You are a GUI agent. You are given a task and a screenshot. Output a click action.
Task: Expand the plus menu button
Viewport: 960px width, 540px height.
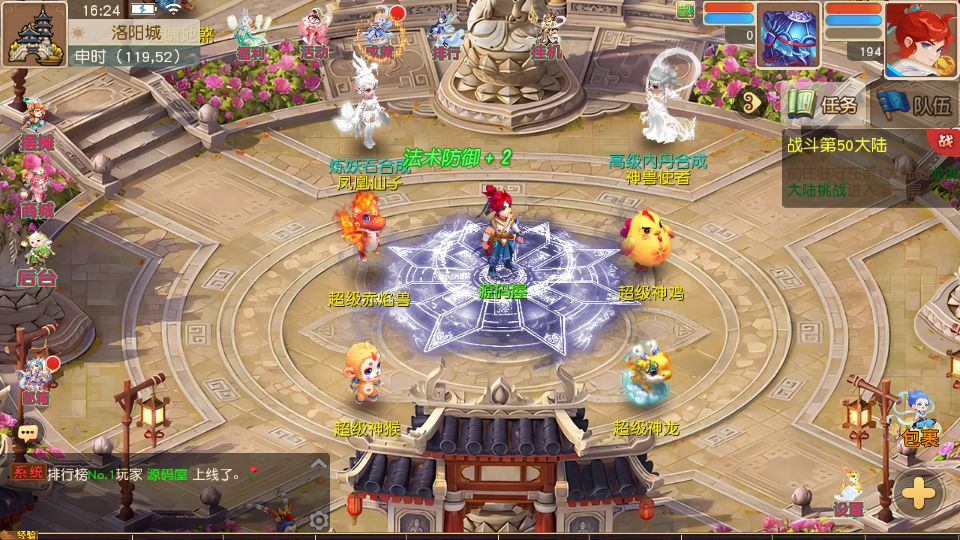tap(918, 493)
